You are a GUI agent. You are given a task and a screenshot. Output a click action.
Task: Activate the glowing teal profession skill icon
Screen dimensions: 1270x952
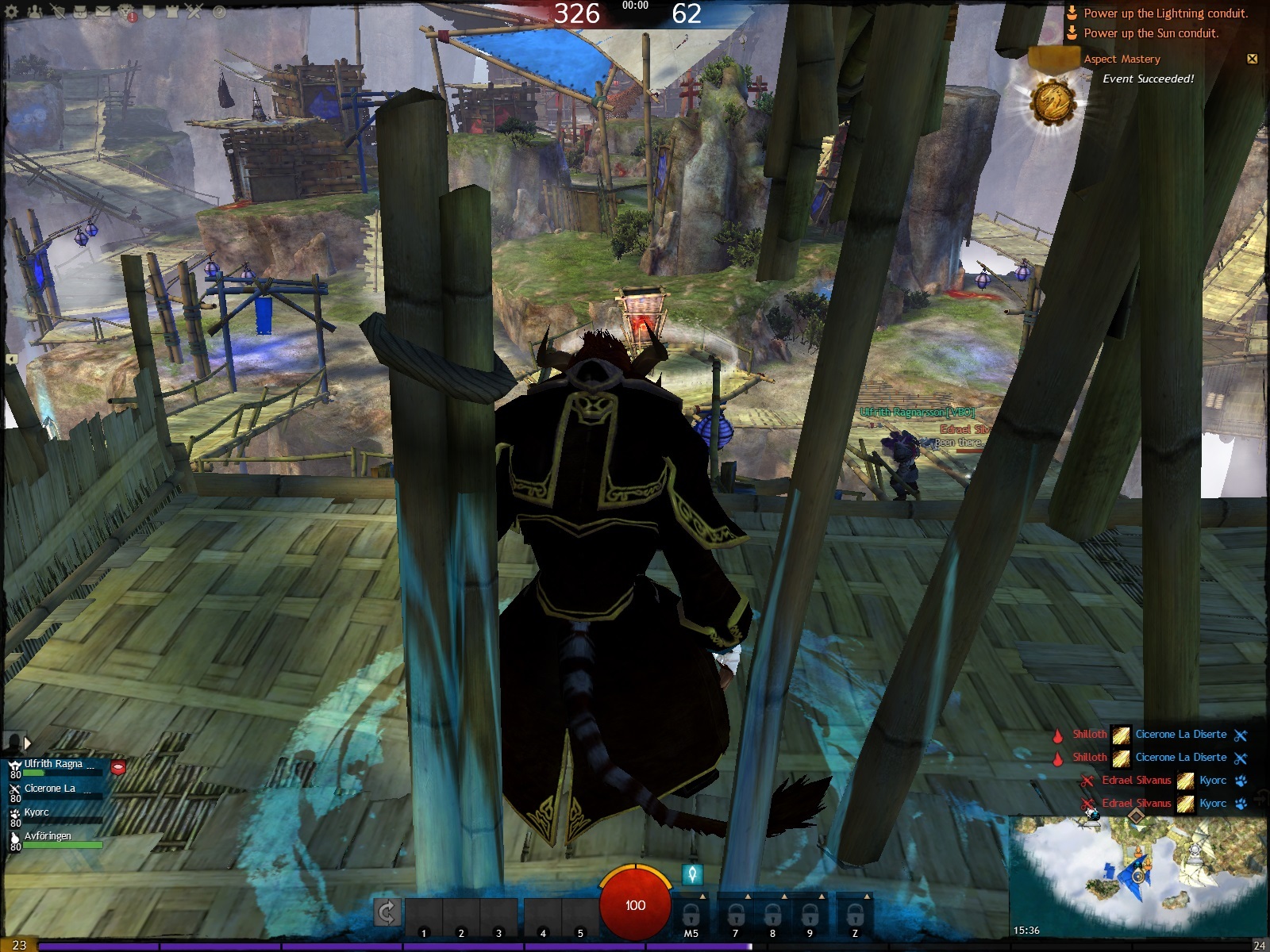(x=692, y=874)
